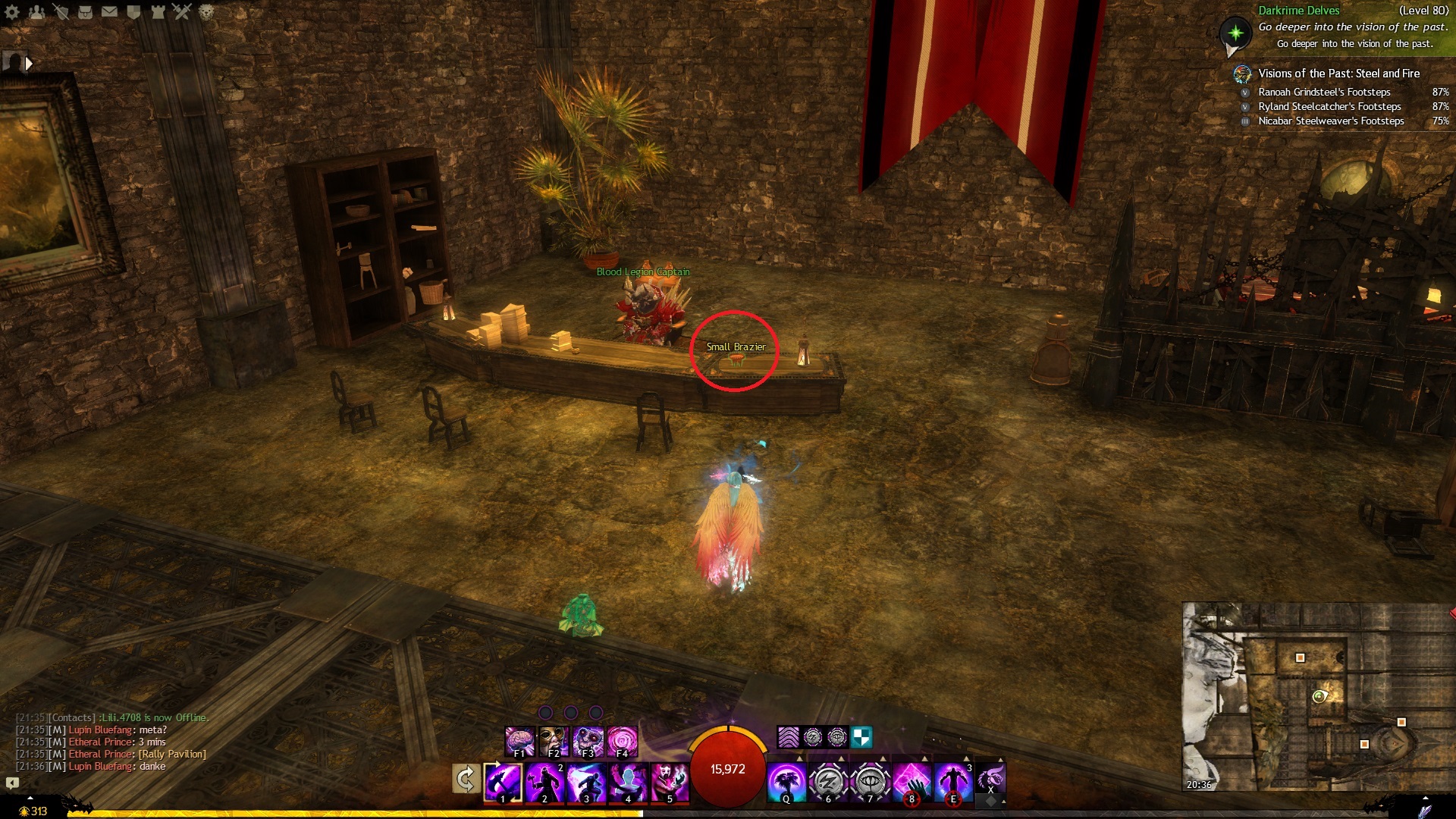Click the mount button with raptor icon
The image size is (1456, 819).
click(990, 779)
